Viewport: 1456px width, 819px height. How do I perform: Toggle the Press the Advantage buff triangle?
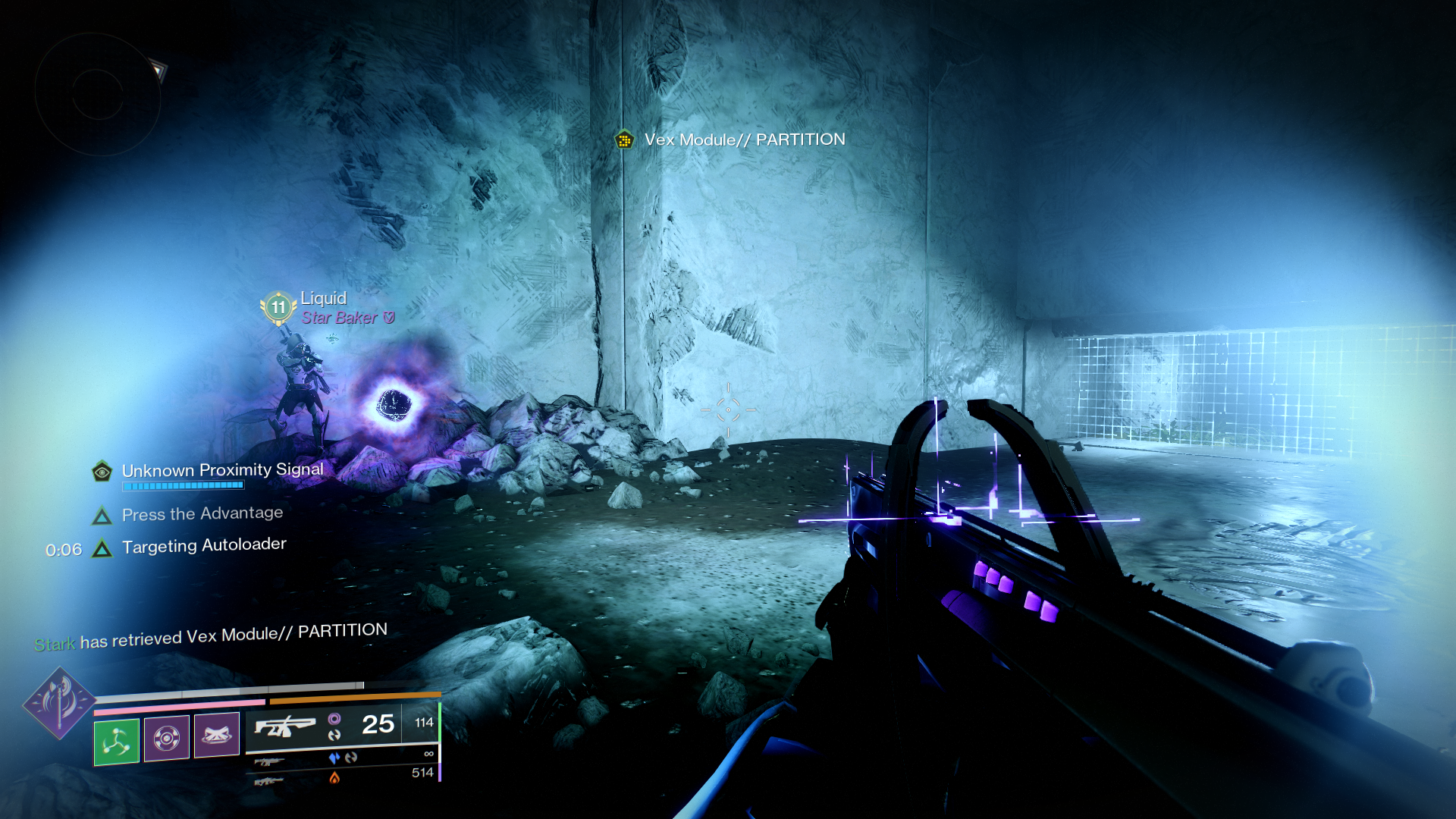tap(102, 515)
